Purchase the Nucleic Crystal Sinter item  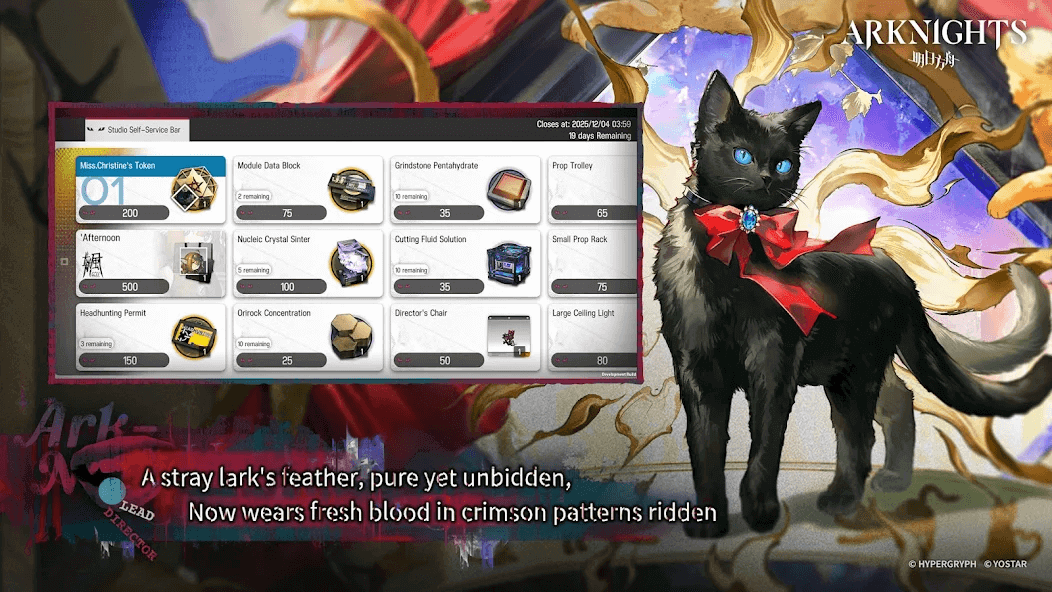pyautogui.click(x=308, y=263)
